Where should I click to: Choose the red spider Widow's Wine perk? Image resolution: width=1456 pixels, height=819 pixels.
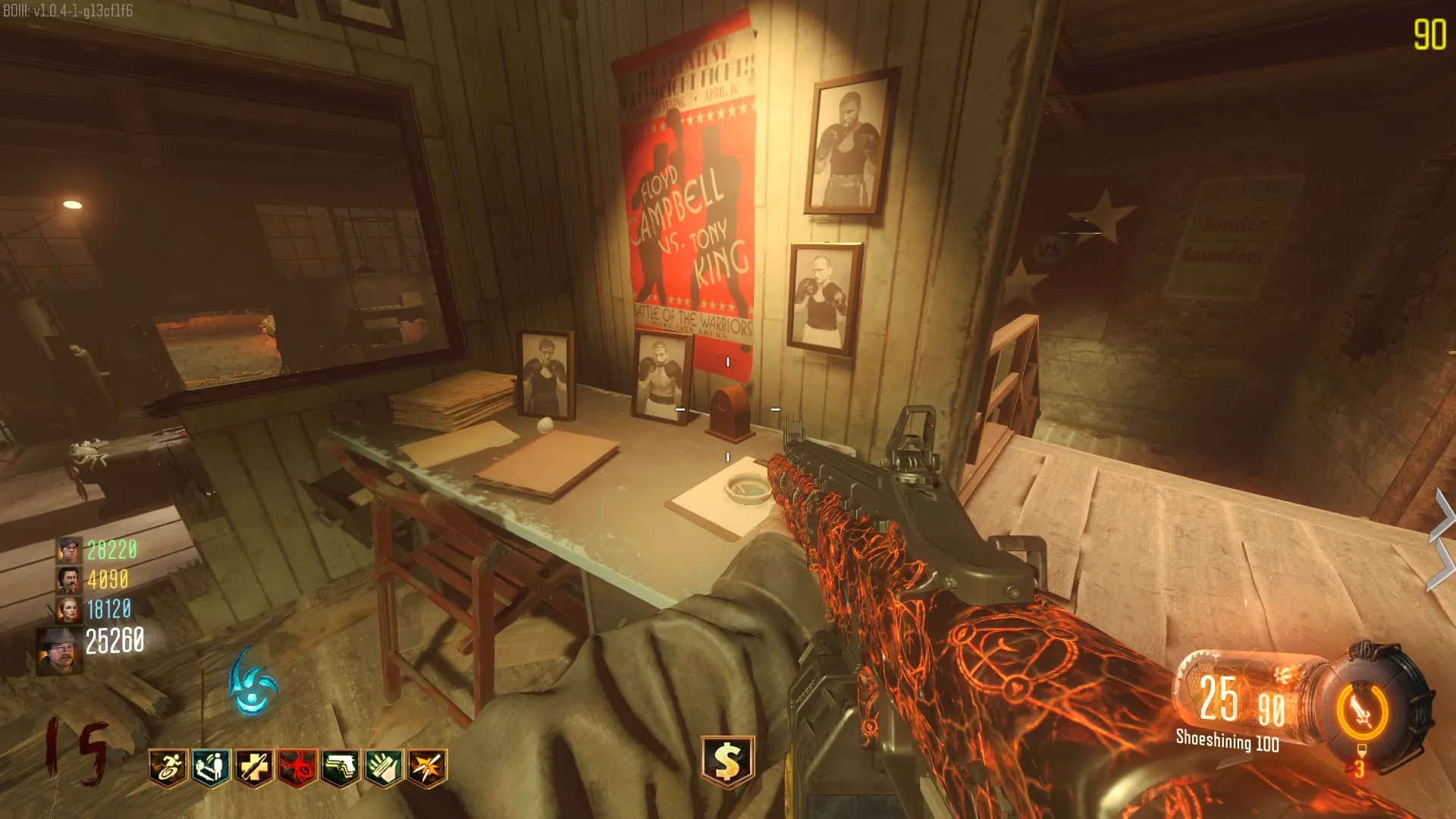[297, 767]
